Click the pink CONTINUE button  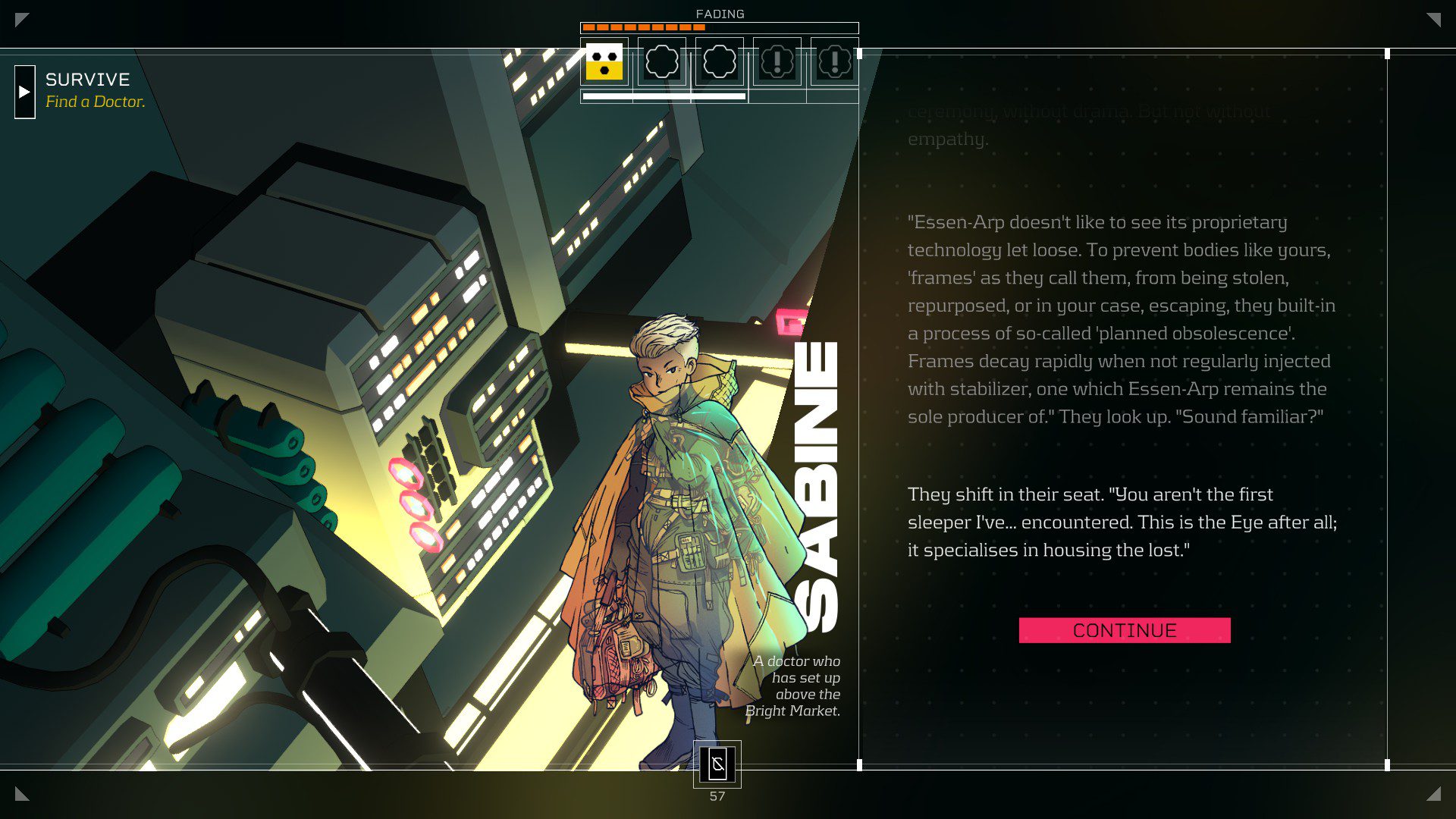tap(1124, 630)
